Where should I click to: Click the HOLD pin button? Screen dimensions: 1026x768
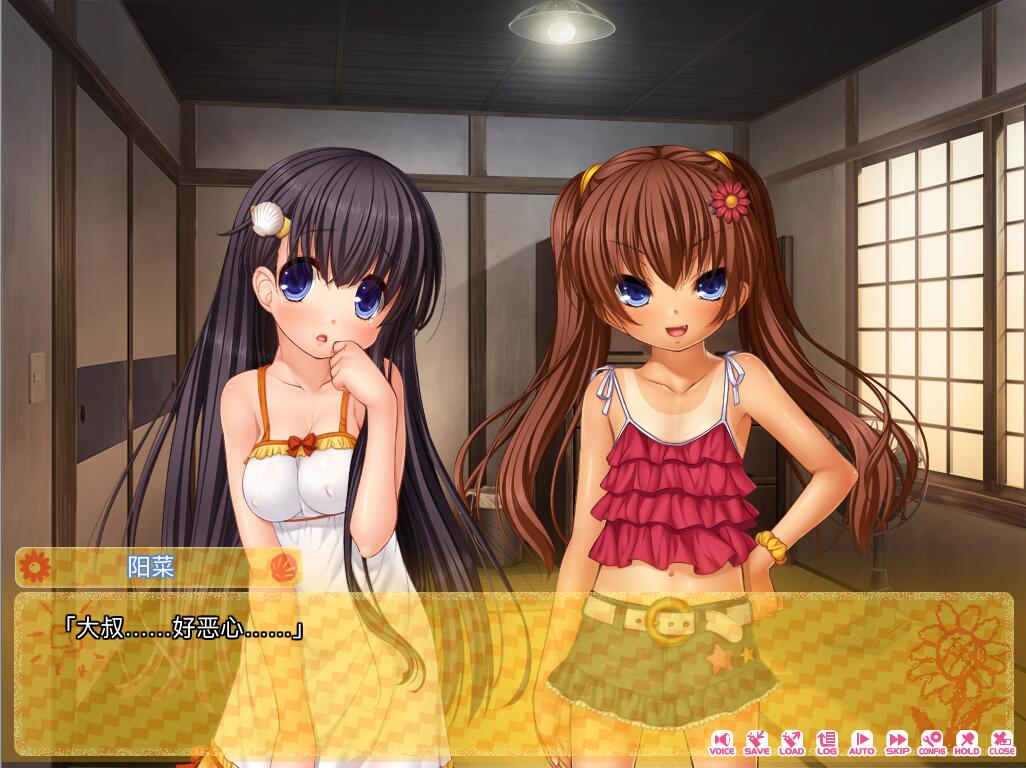pos(967,741)
